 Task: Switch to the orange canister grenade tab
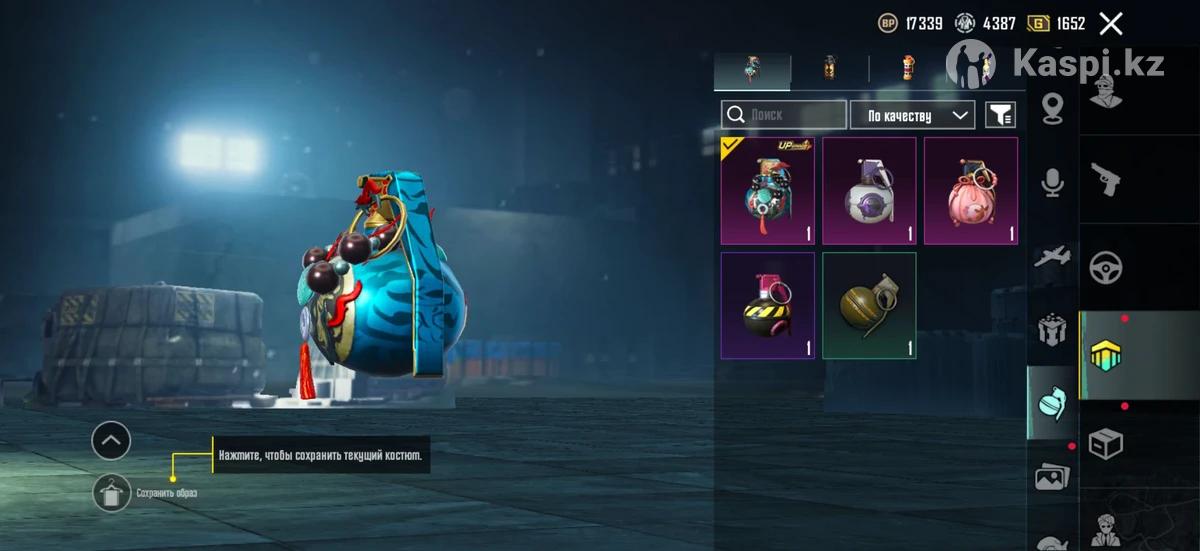pos(907,68)
